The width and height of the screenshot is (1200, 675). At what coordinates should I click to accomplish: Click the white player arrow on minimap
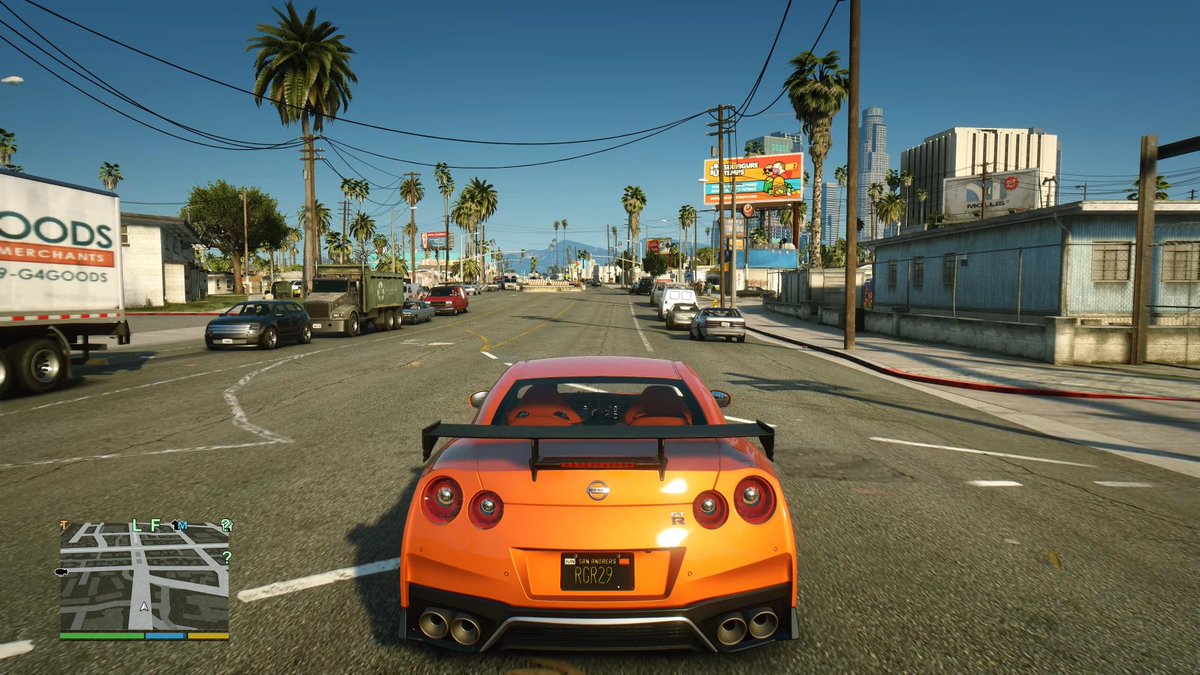[x=145, y=606]
